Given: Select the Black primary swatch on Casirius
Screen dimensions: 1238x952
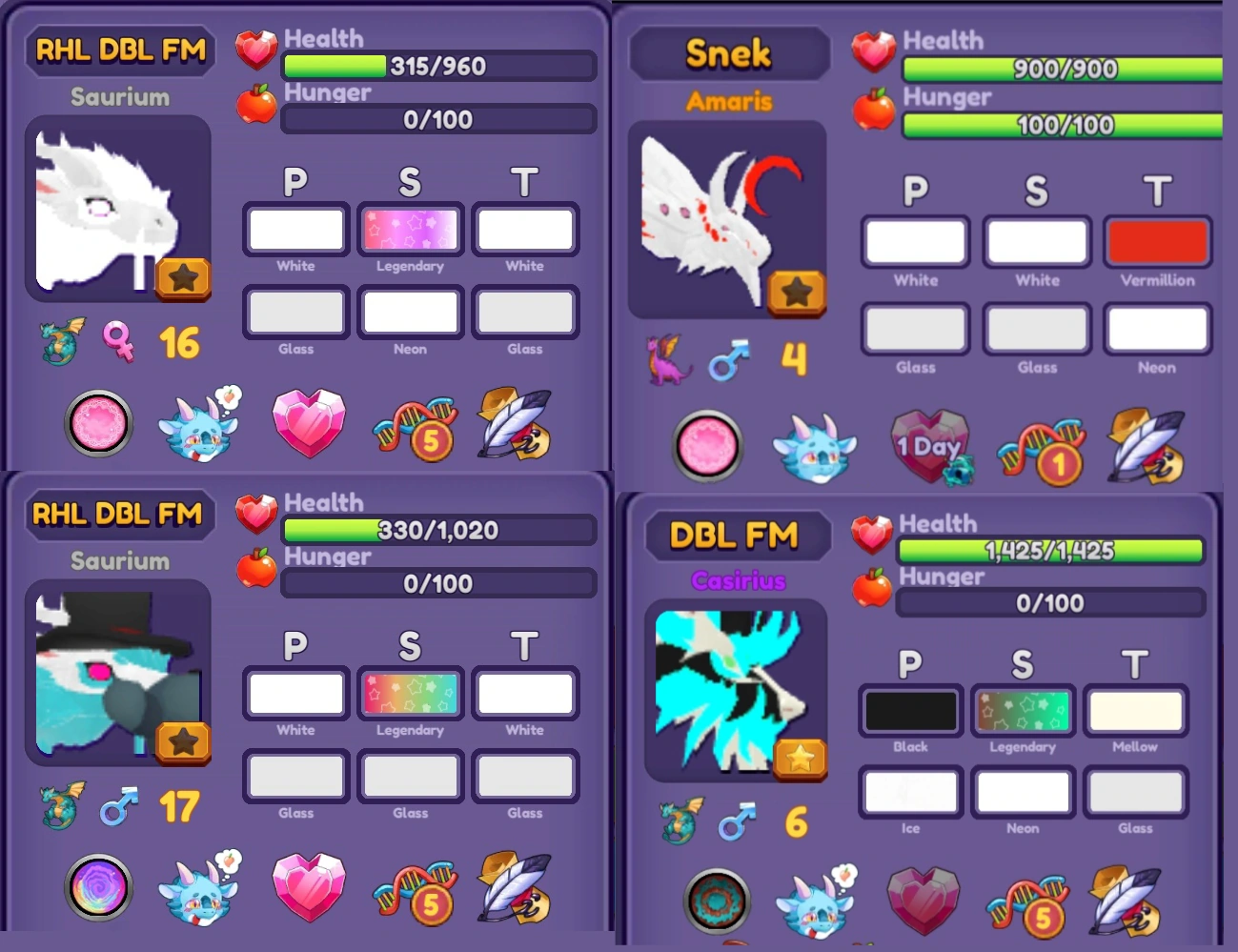Looking at the screenshot, I should [909, 710].
